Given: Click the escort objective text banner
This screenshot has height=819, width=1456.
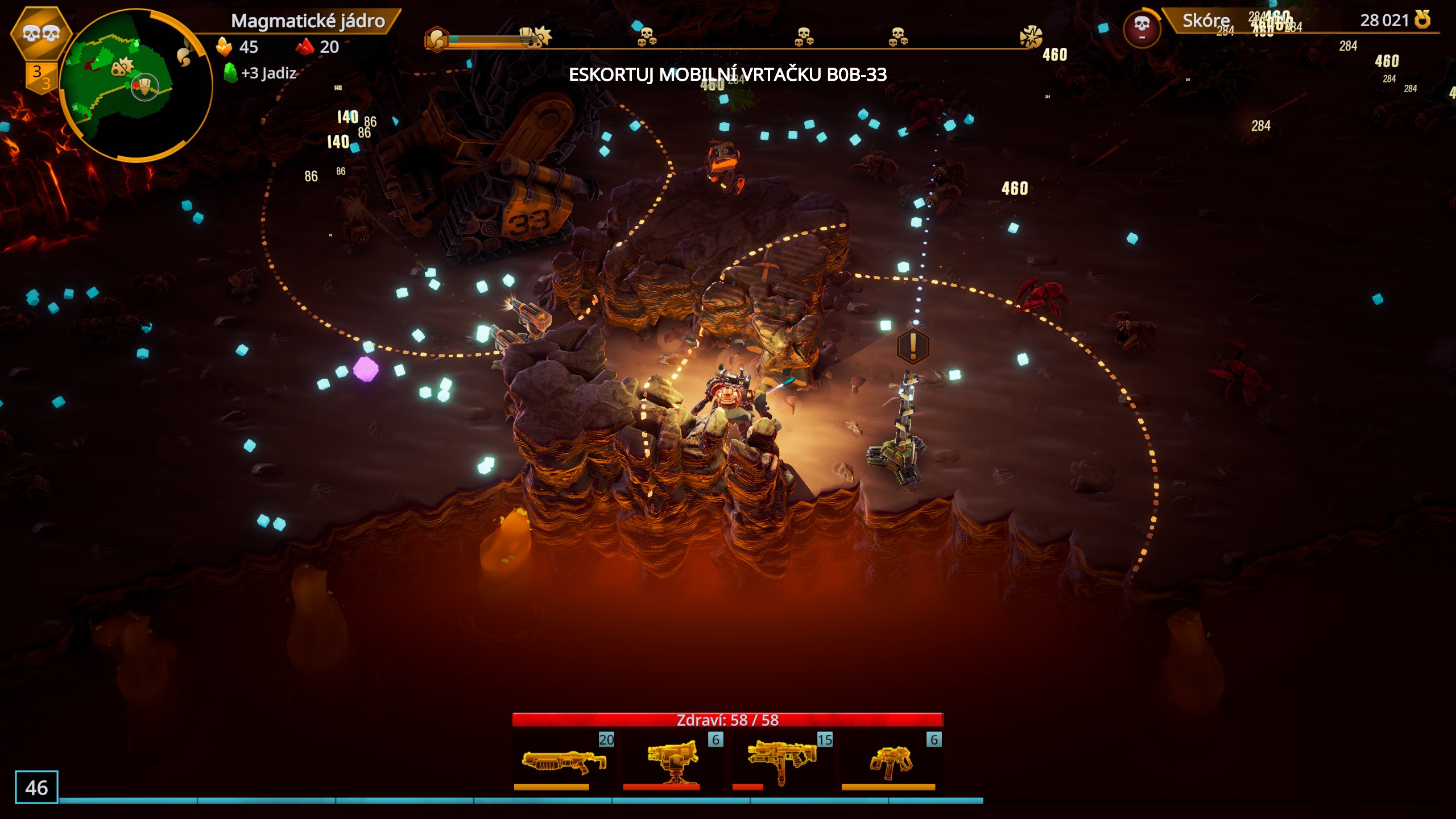Looking at the screenshot, I should (x=727, y=75).
